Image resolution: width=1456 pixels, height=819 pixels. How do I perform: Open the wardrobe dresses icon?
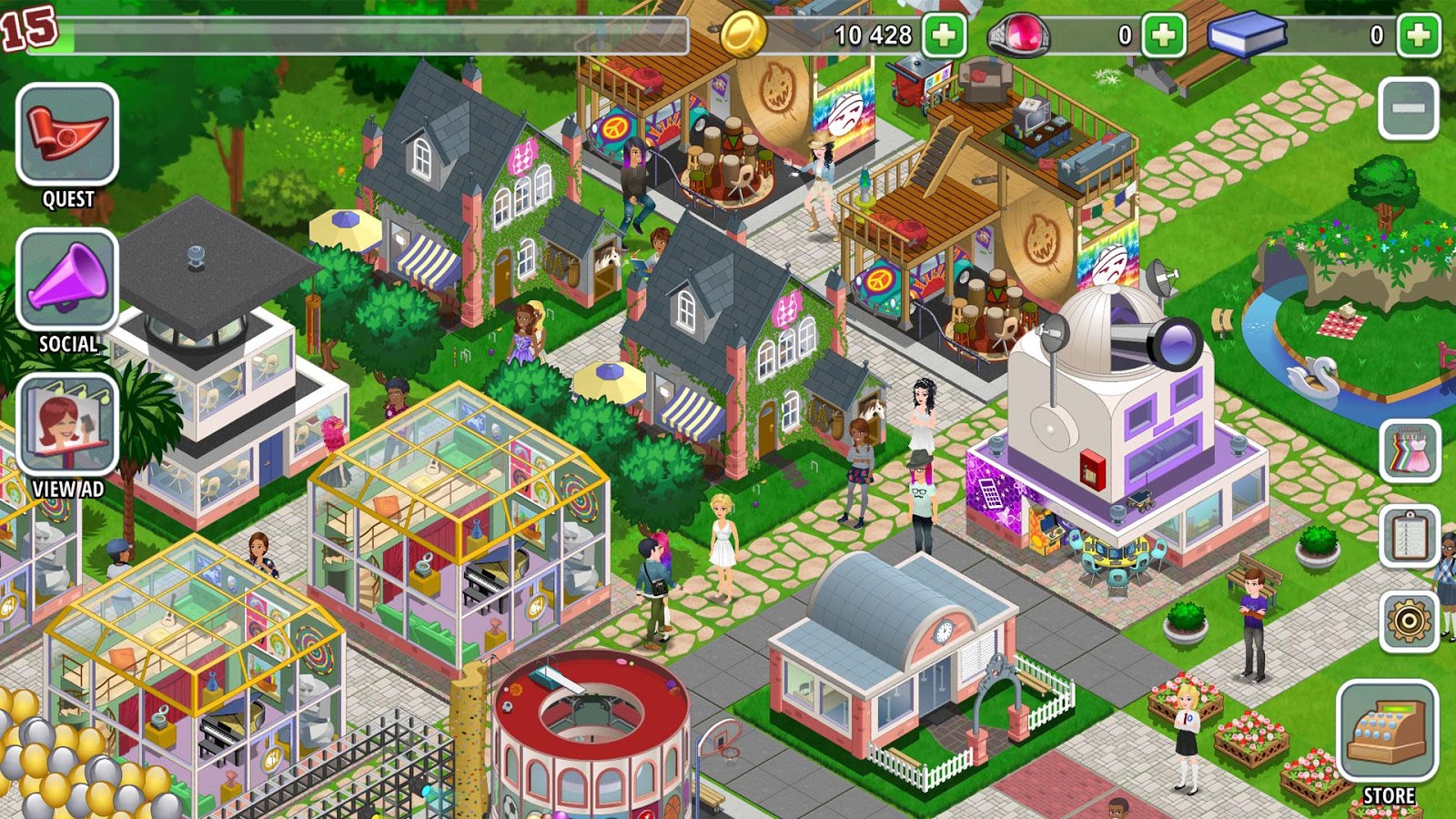click(1409, 450)
